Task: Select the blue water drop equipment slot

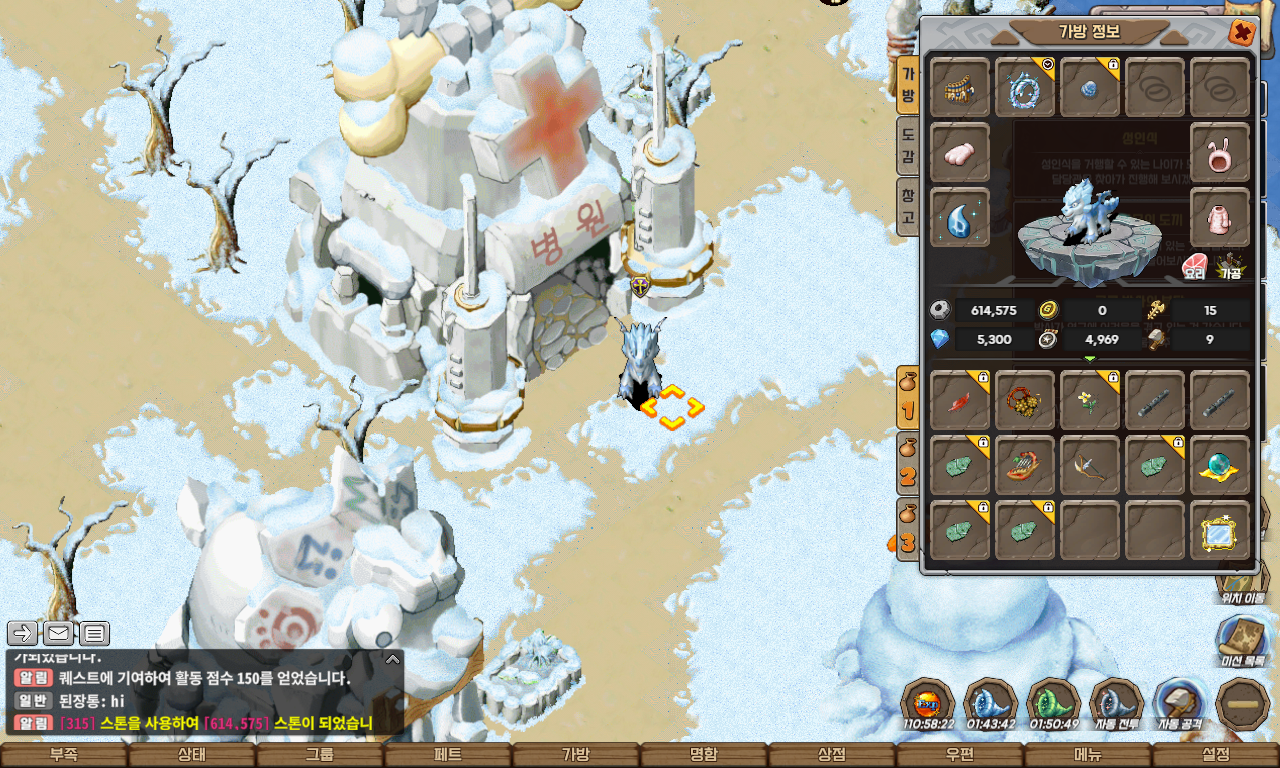Action: [960, 217]
